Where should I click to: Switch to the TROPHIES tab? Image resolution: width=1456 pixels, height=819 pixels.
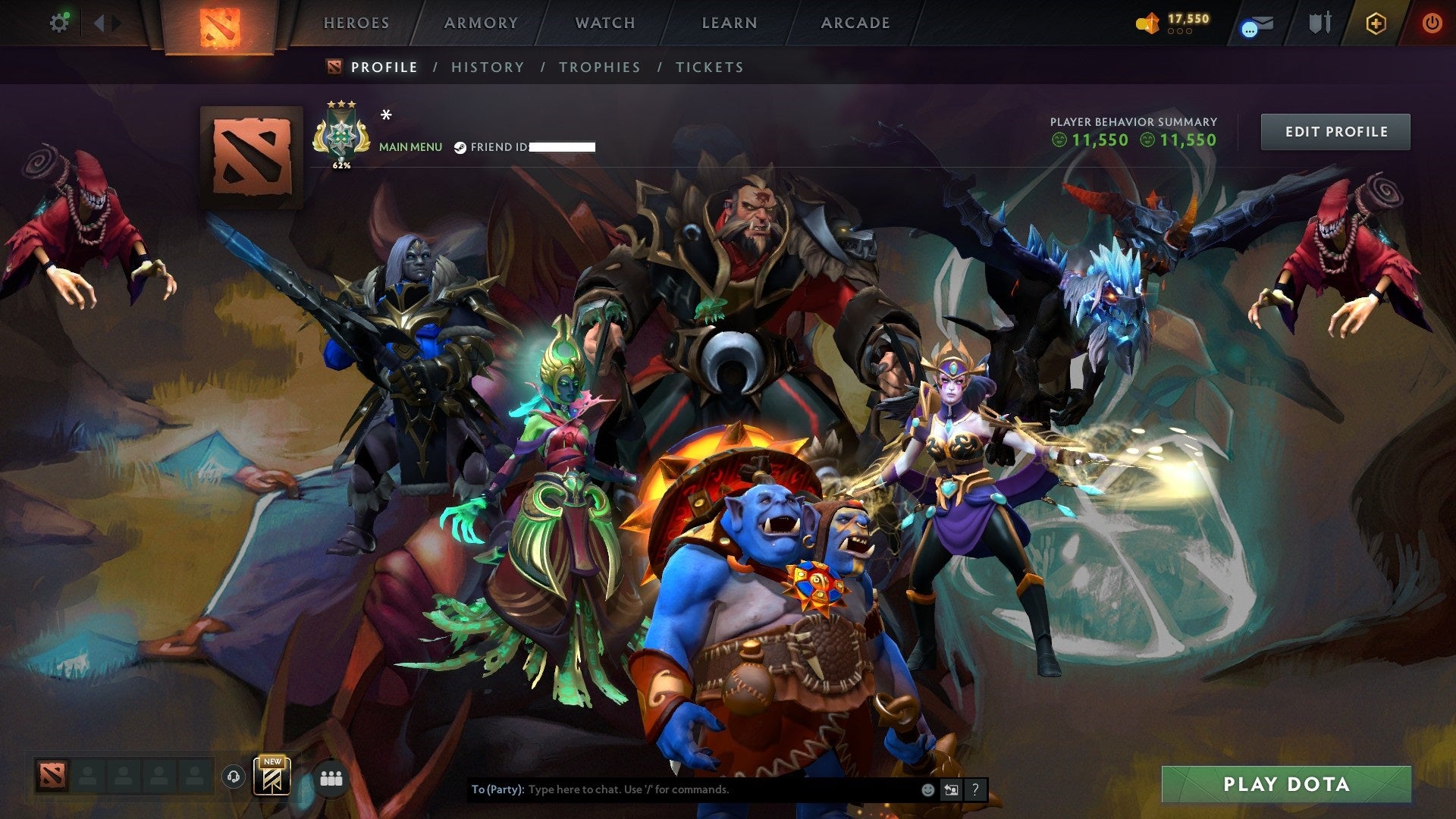[600, 67]
